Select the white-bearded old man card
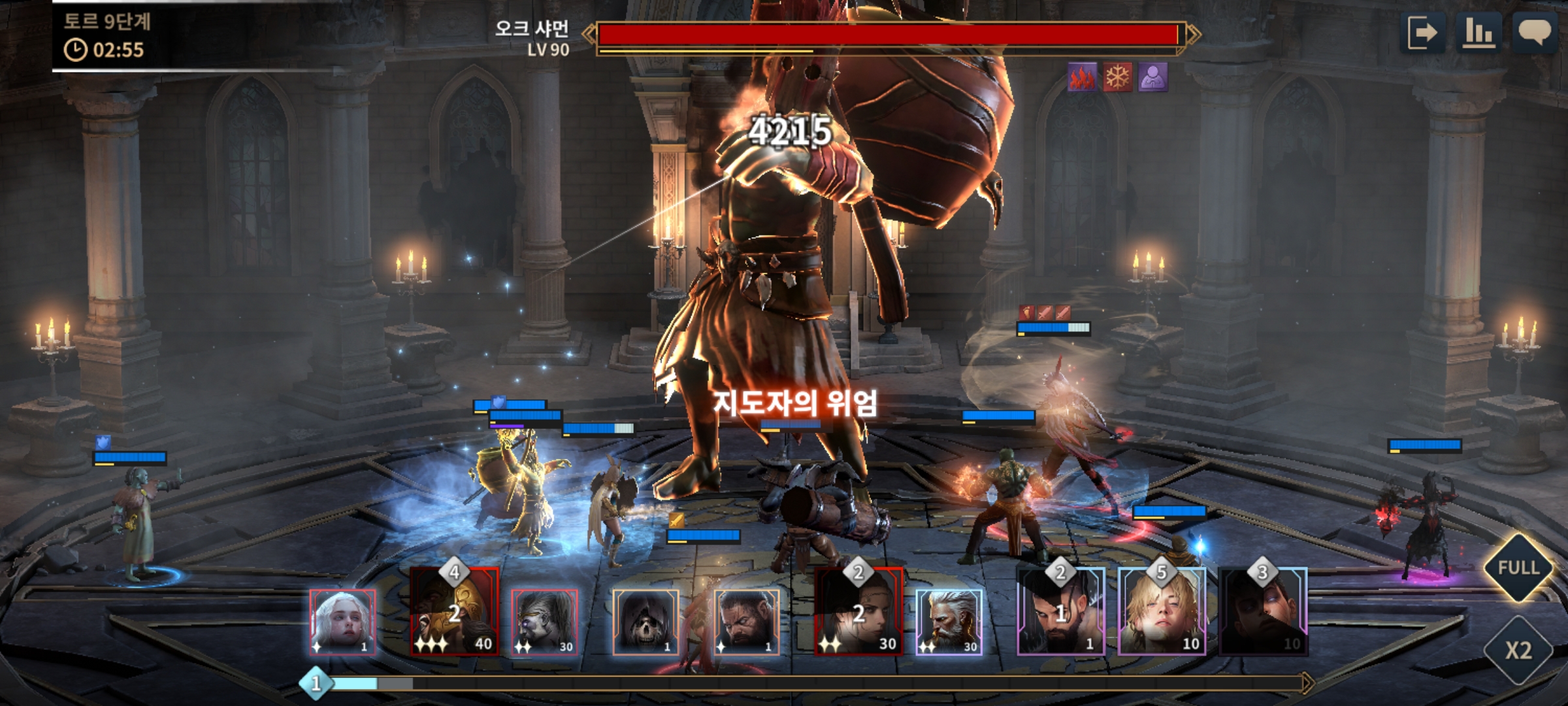 (x=949, y=622)
